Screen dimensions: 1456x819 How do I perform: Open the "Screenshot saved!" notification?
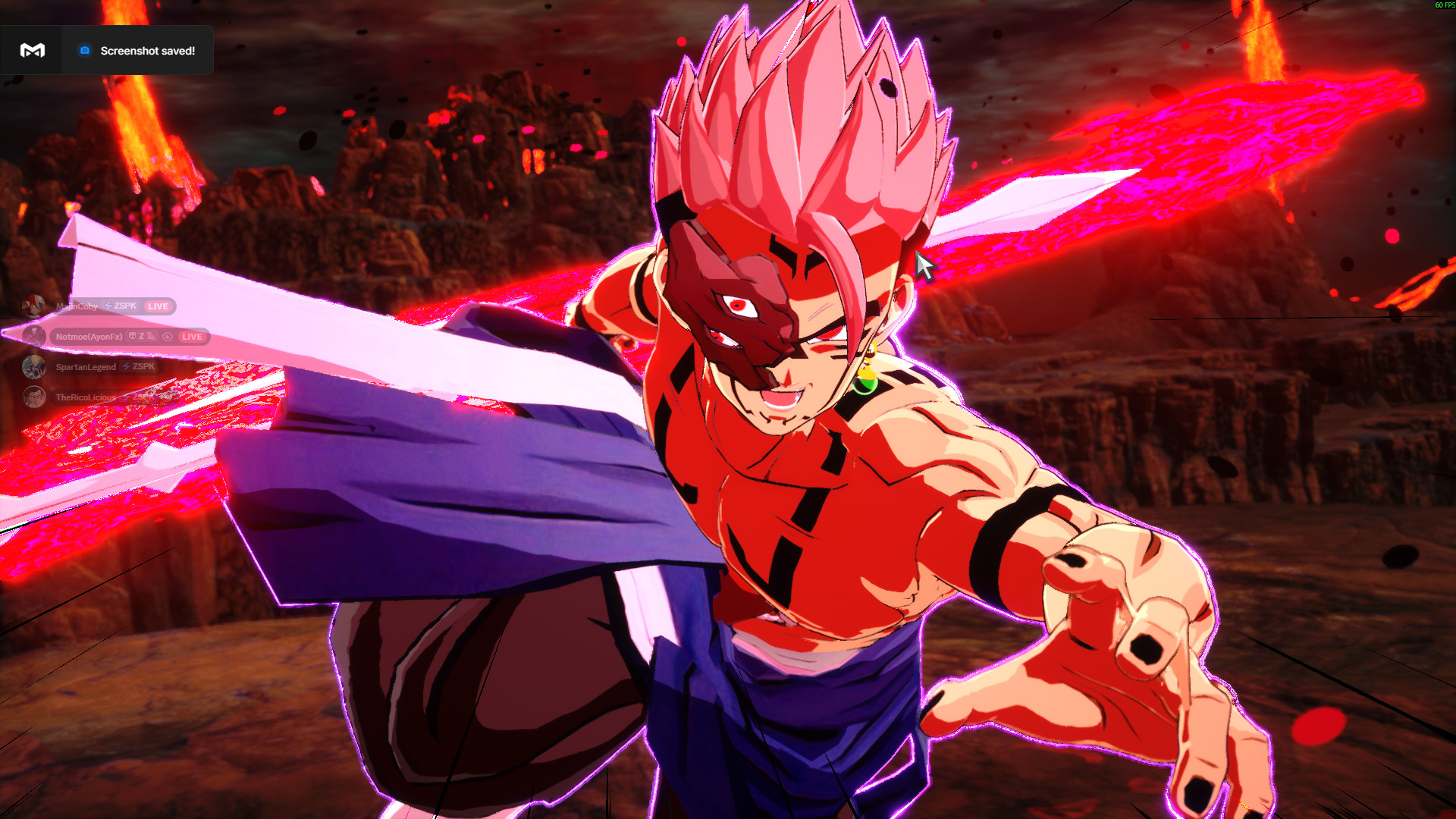[x=147, y=50]
